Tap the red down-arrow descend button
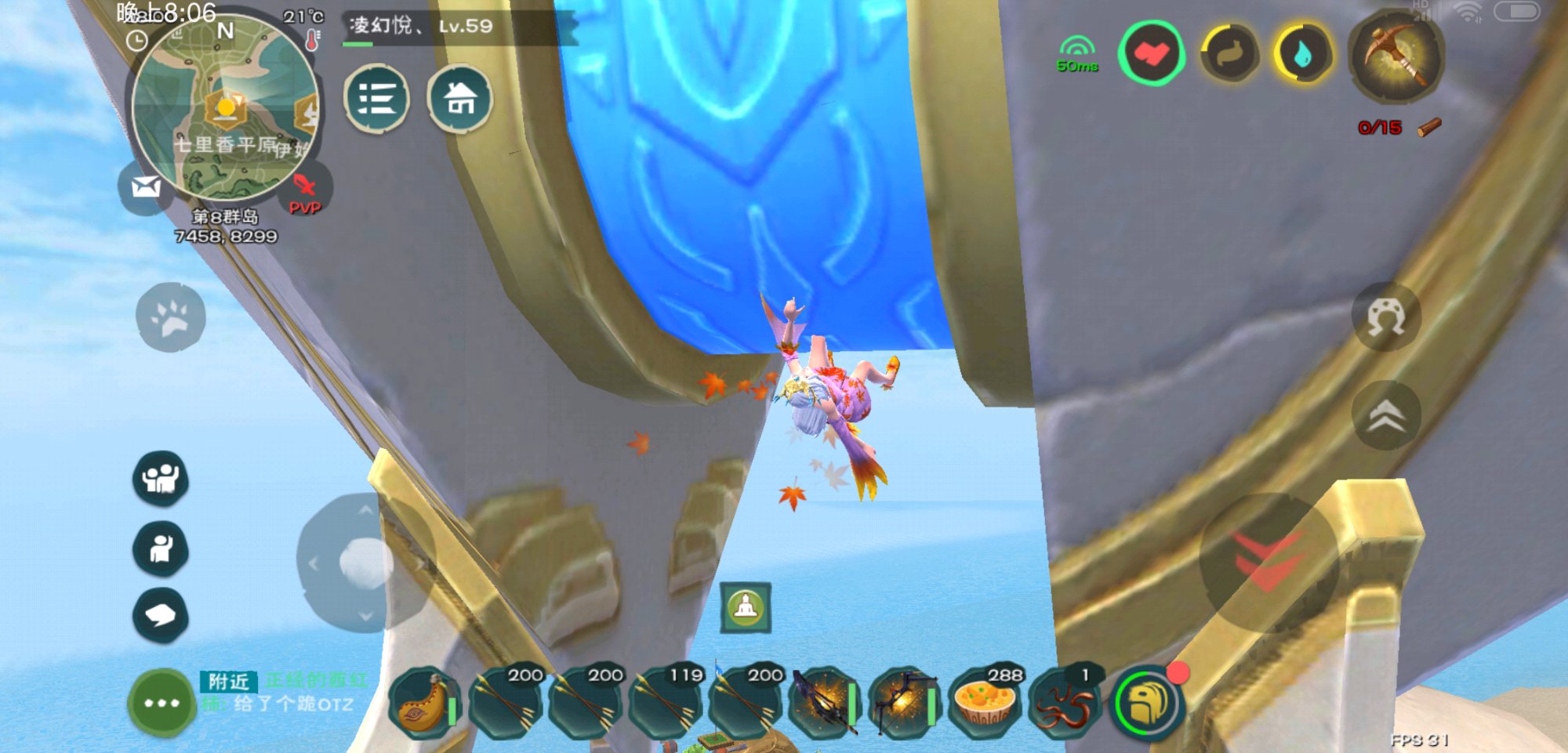This screenshot has height=753, width=1568. 1268,562
